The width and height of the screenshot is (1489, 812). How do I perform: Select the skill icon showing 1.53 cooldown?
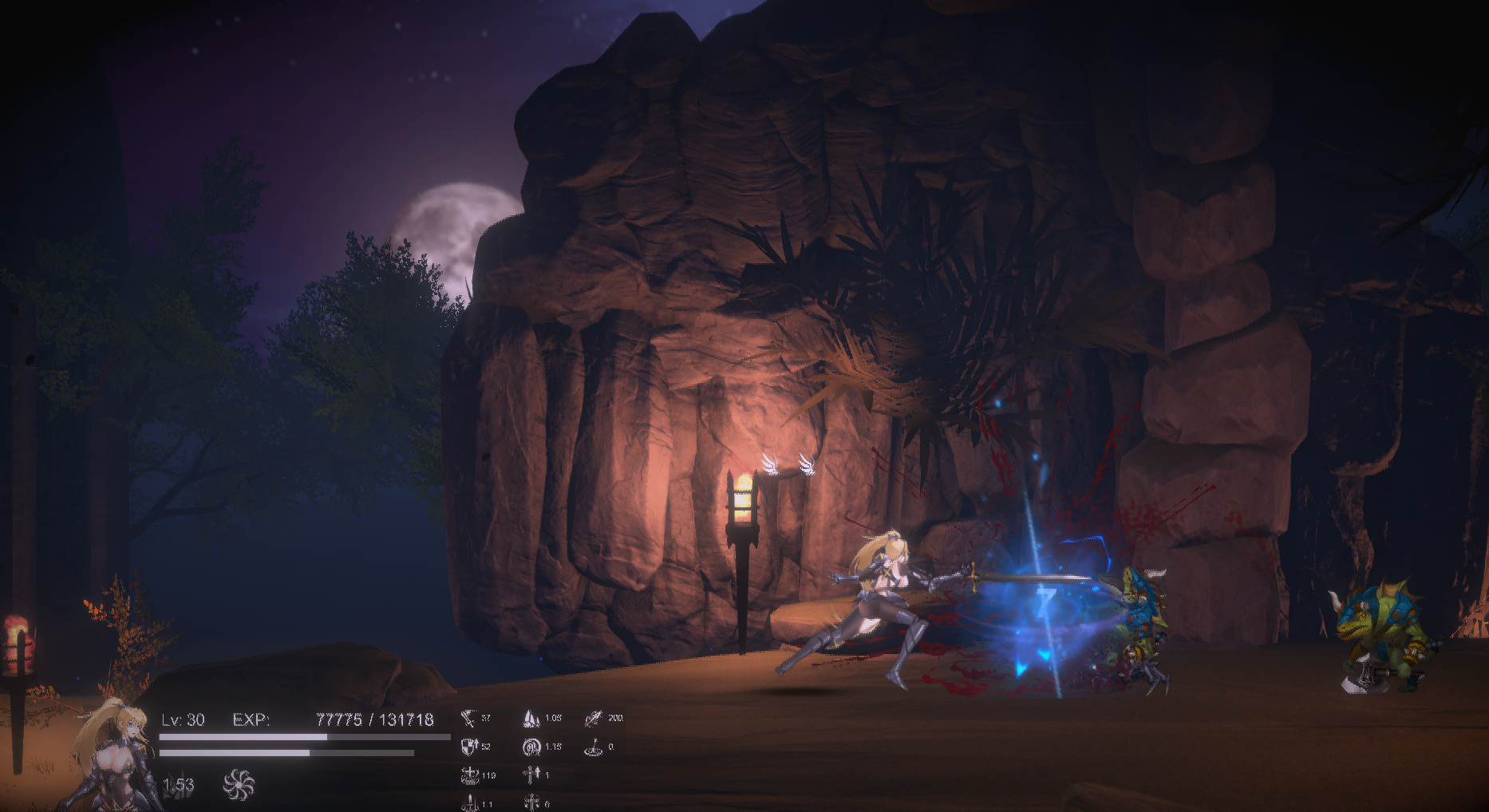[x=179, y=785]
